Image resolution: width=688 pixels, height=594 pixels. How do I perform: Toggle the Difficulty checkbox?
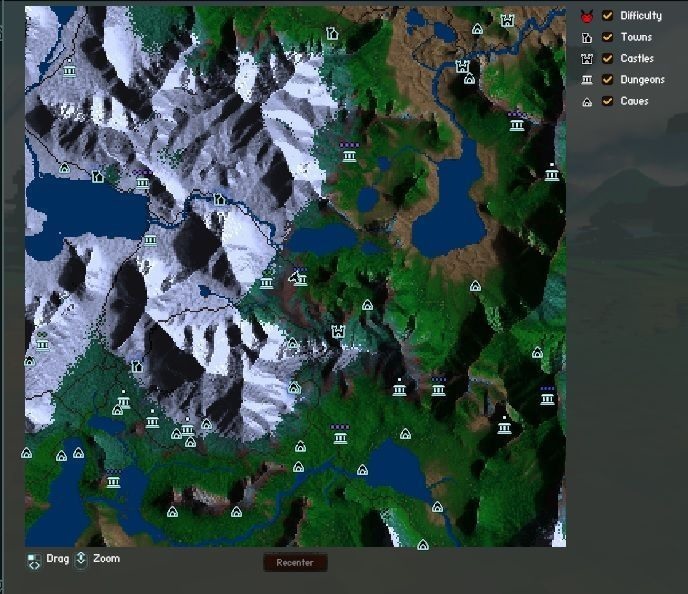pyautogui.click(x=607, y=16)
